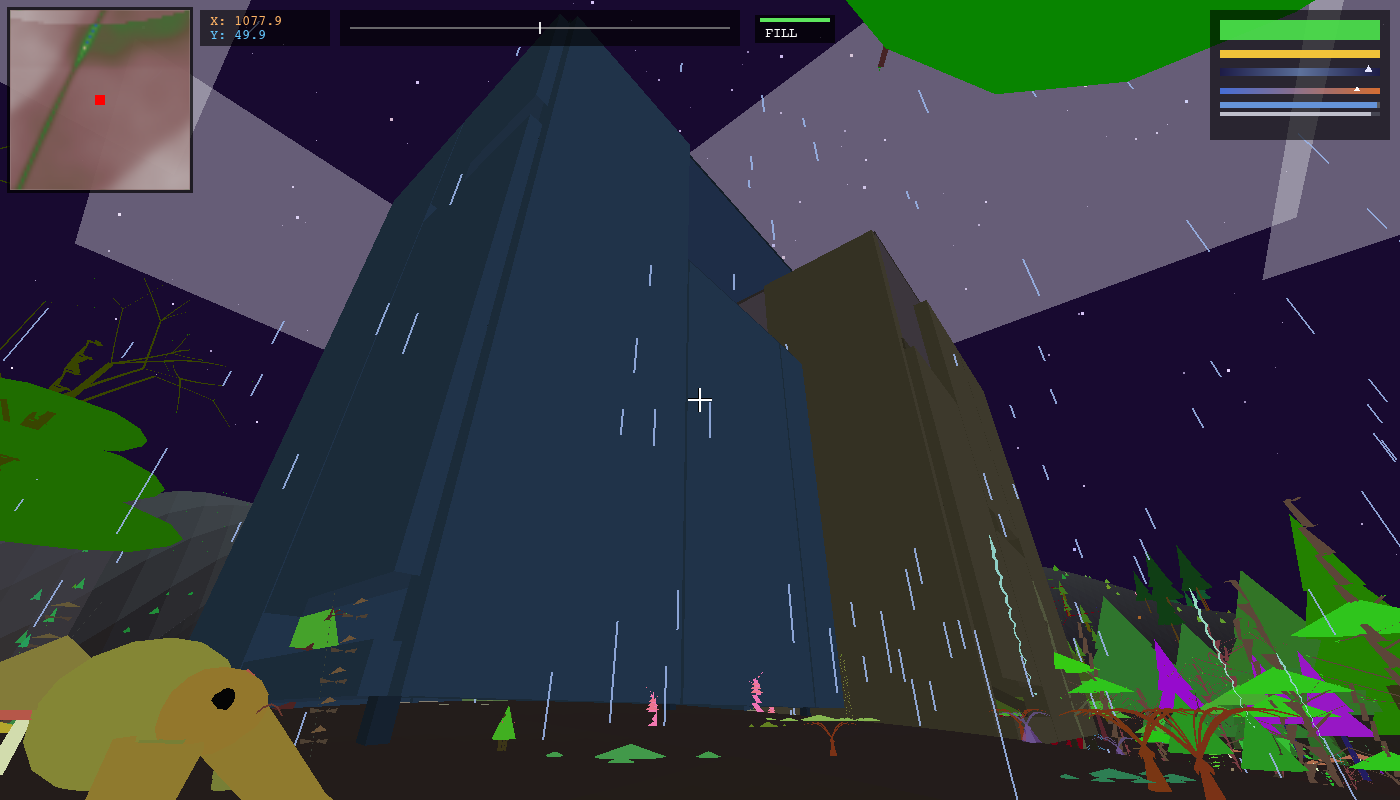Click the yellow bar in the top-right panel
The width and height of the screenshot is (1400, 800).
(x=1299, y=54)
